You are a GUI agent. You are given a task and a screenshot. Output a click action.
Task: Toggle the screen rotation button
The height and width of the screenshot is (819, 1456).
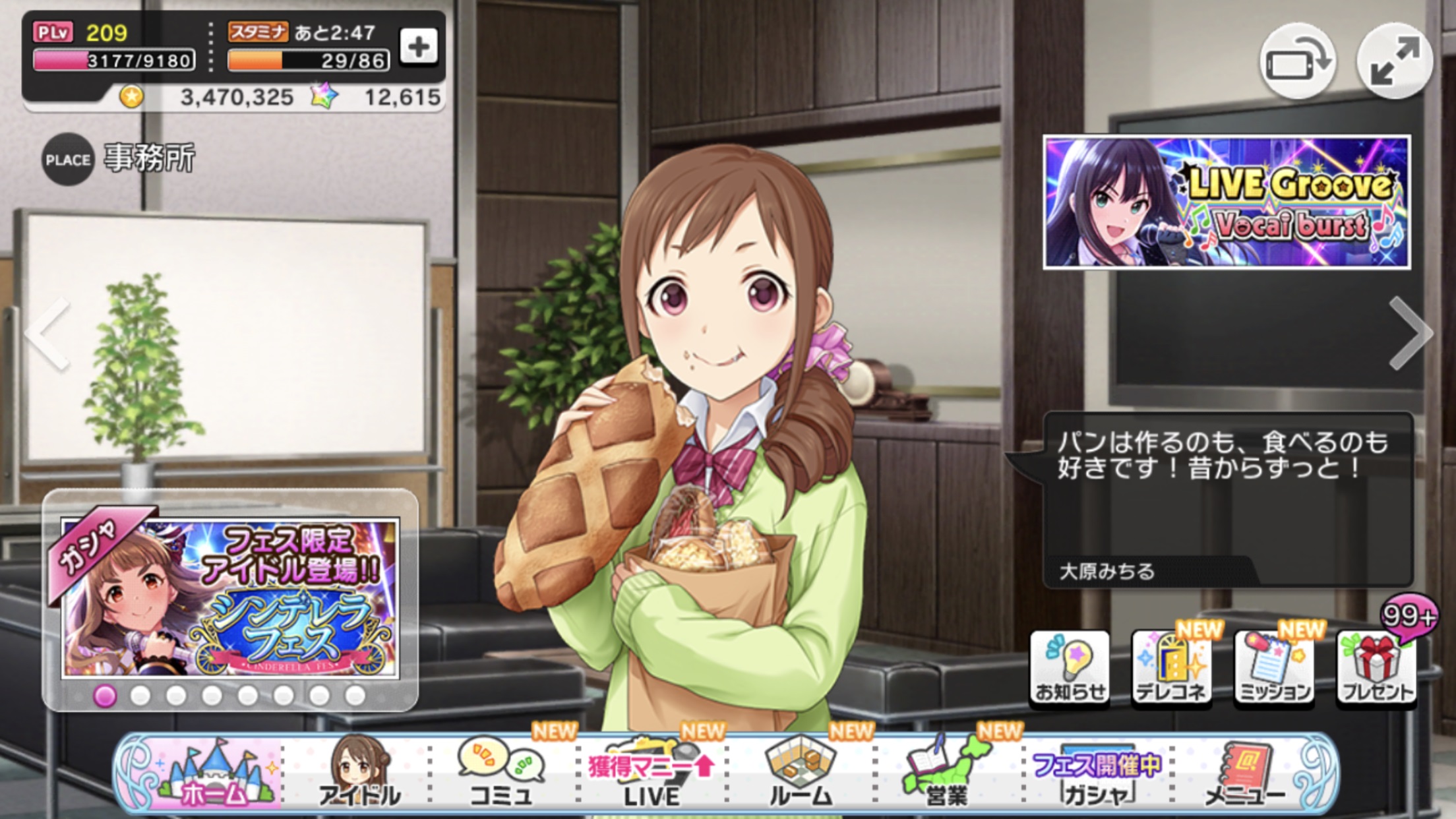(x=1298, y=63)
